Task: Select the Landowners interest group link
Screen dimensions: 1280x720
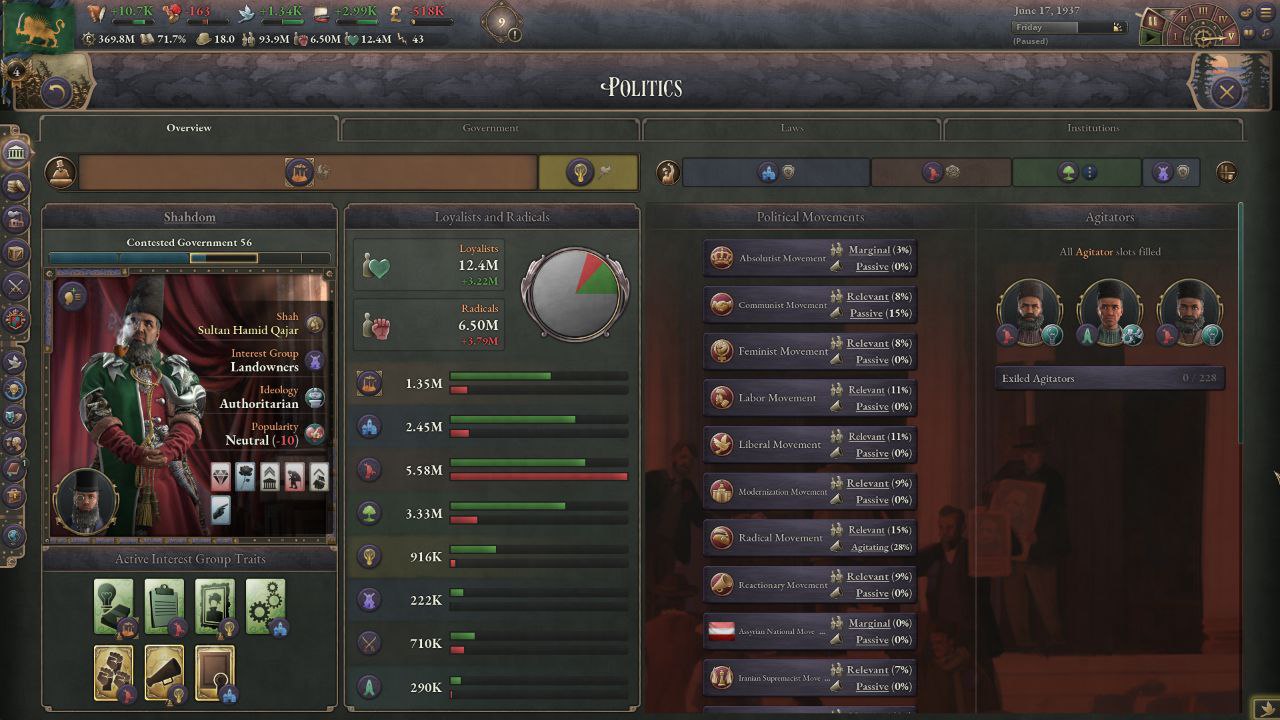Action: [x=264, y=367]
